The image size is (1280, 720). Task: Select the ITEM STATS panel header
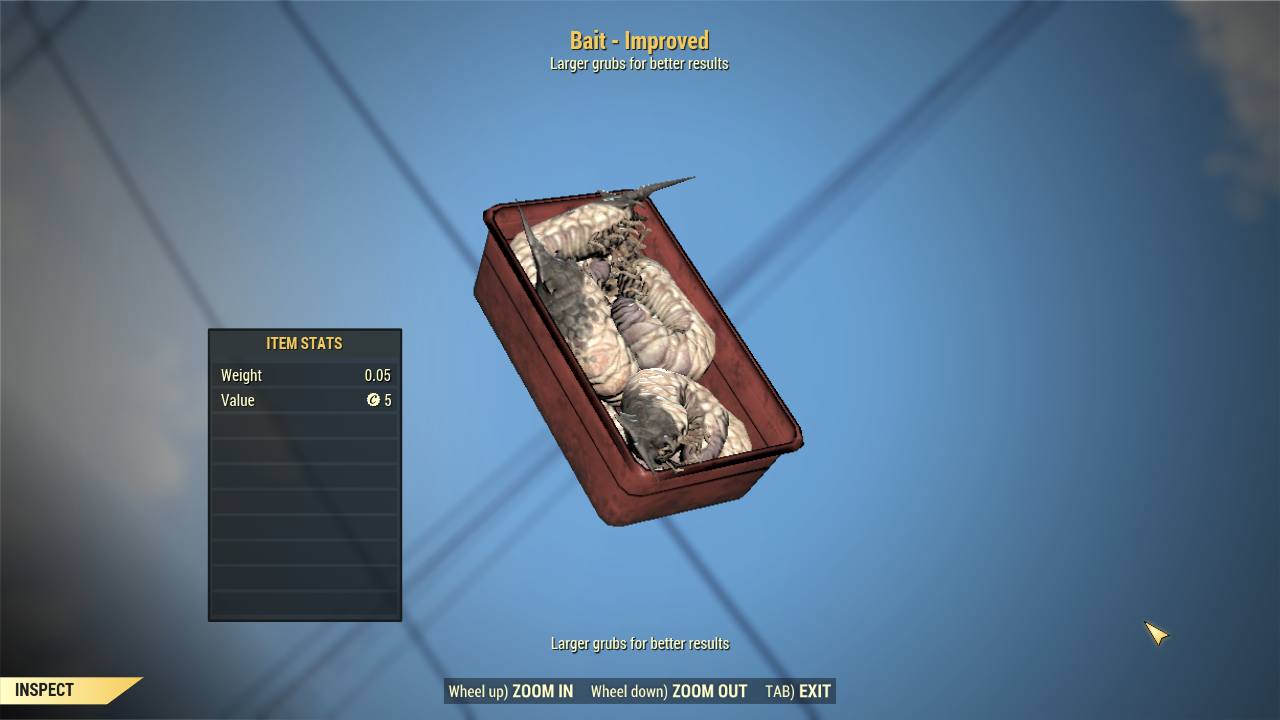304,343
